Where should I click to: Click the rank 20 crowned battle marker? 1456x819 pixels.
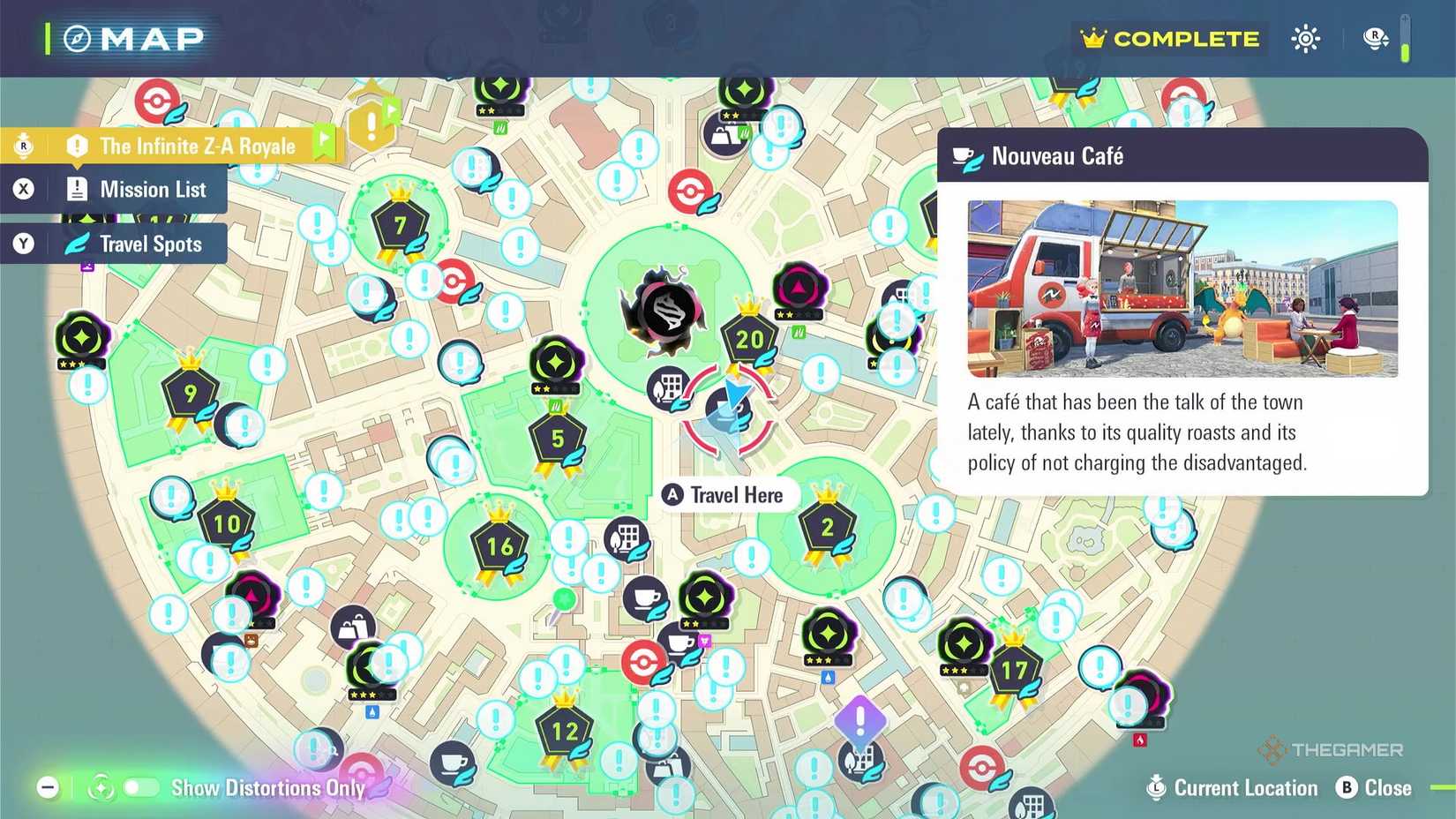click(x=749, y=337)
